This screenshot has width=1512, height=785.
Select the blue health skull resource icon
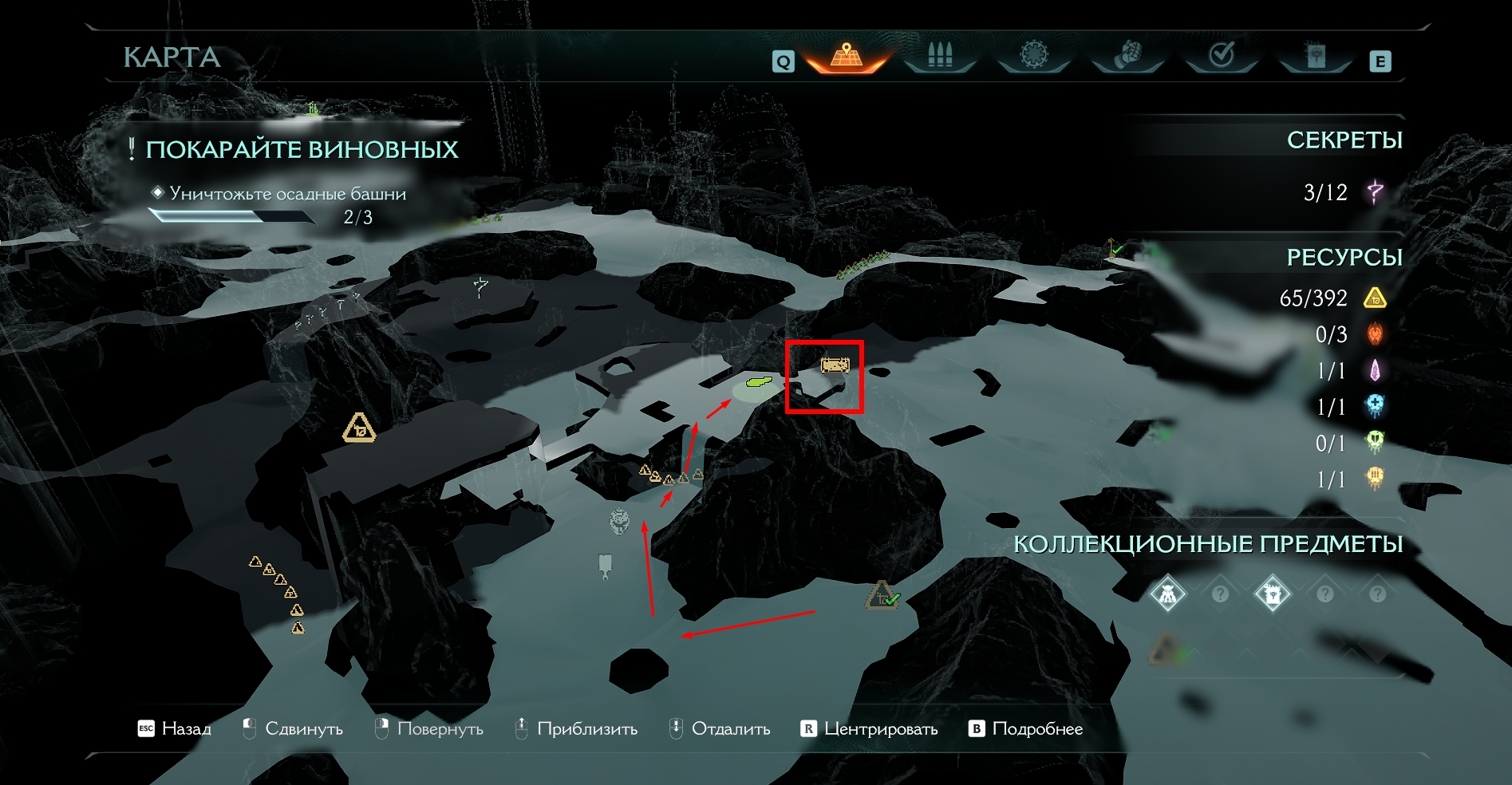1375,406
